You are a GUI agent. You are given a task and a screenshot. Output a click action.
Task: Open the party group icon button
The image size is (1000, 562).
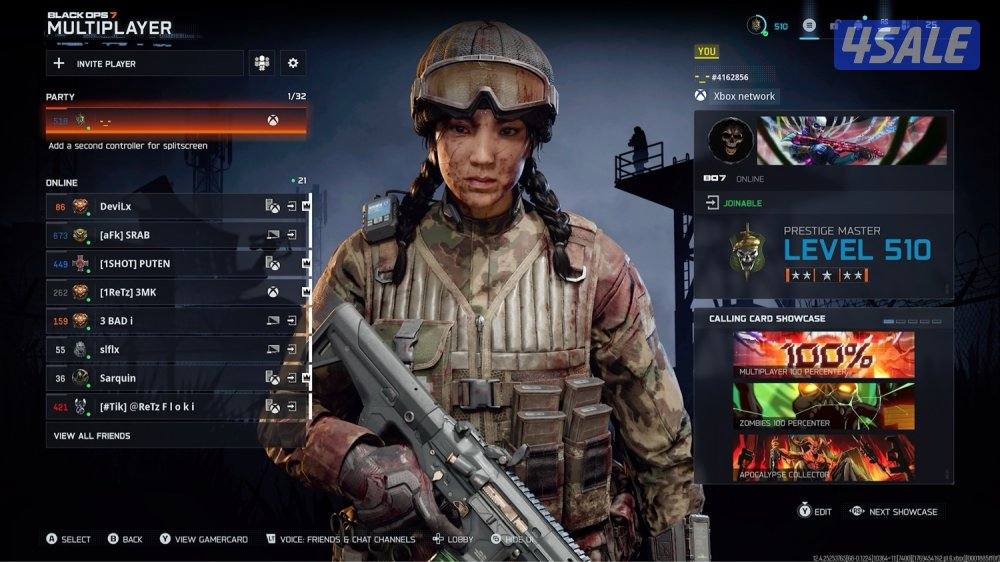262,63
